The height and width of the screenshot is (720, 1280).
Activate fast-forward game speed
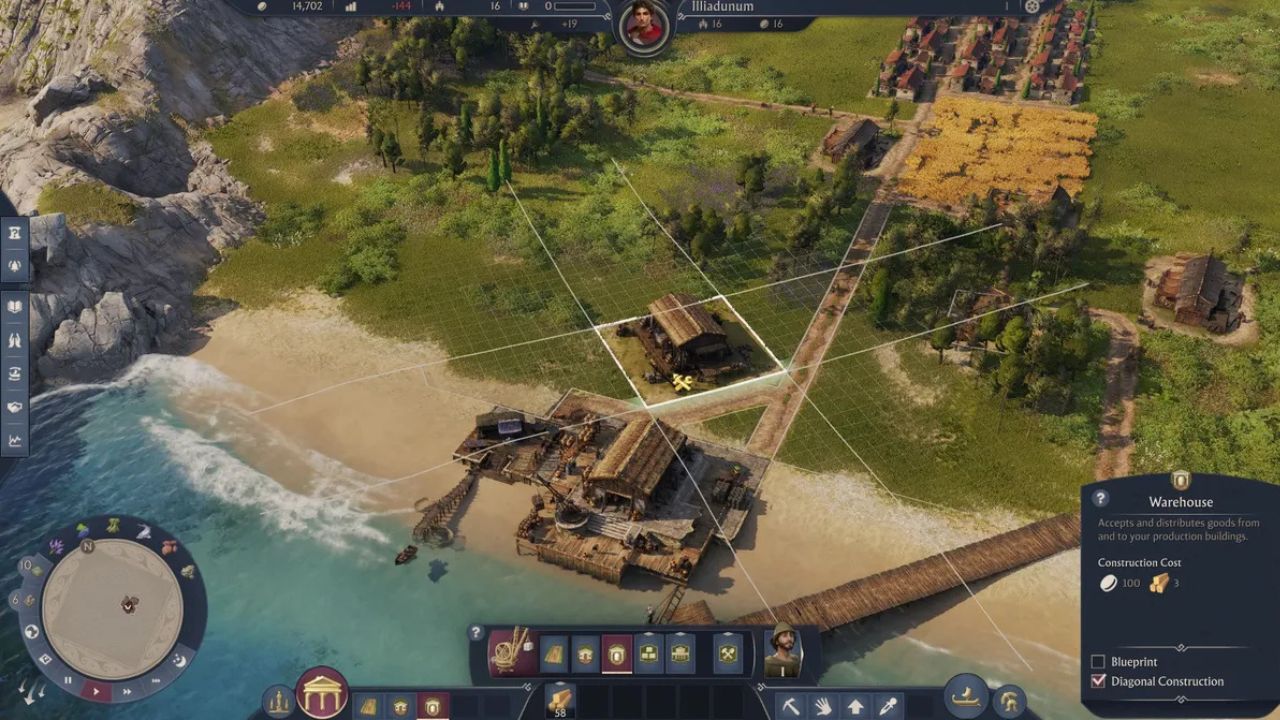pyautogui.click(x=127, y=691)
